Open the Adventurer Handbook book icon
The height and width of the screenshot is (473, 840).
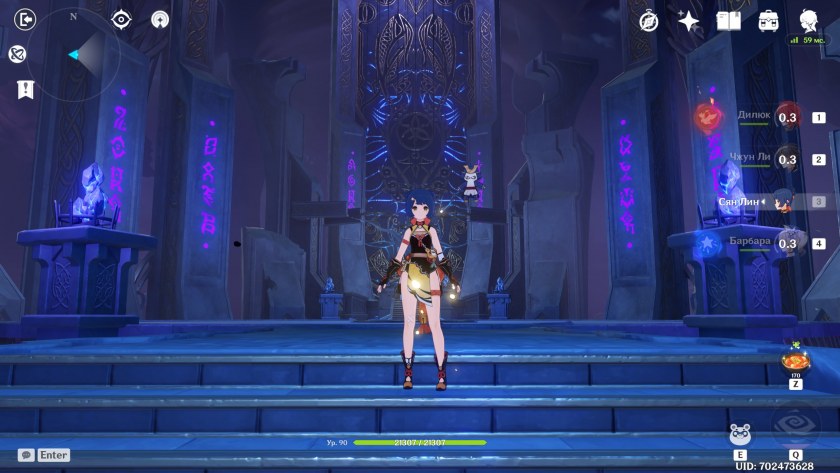(x=728, y=20)
